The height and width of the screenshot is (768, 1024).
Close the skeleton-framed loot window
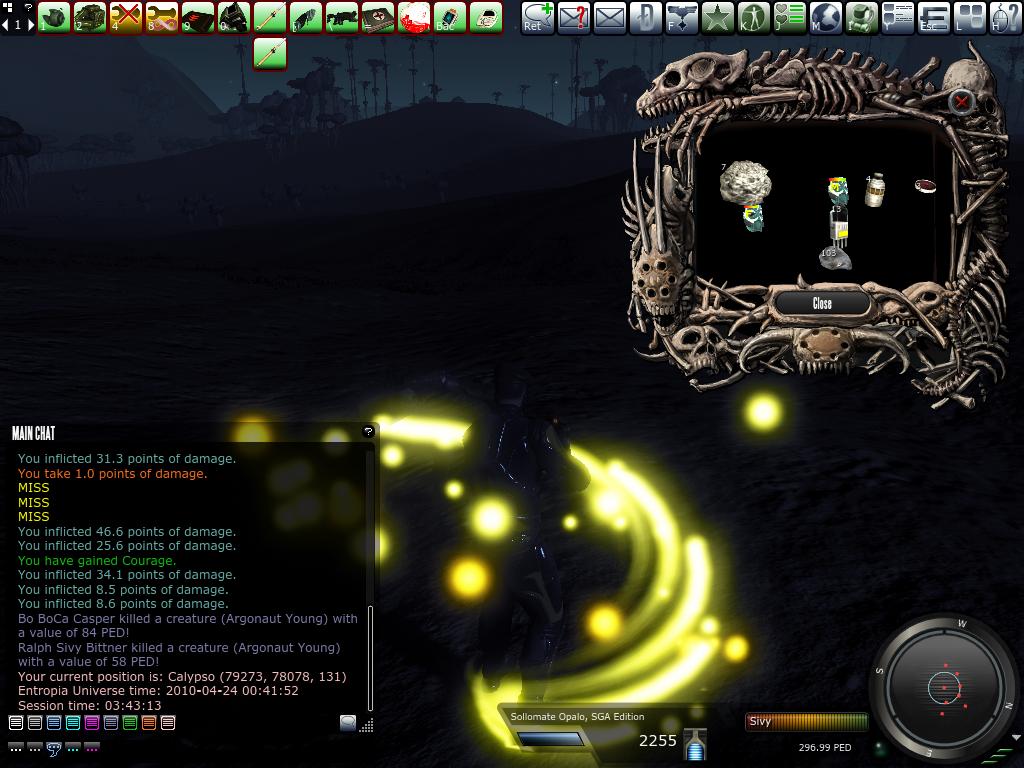pos(822,303)
